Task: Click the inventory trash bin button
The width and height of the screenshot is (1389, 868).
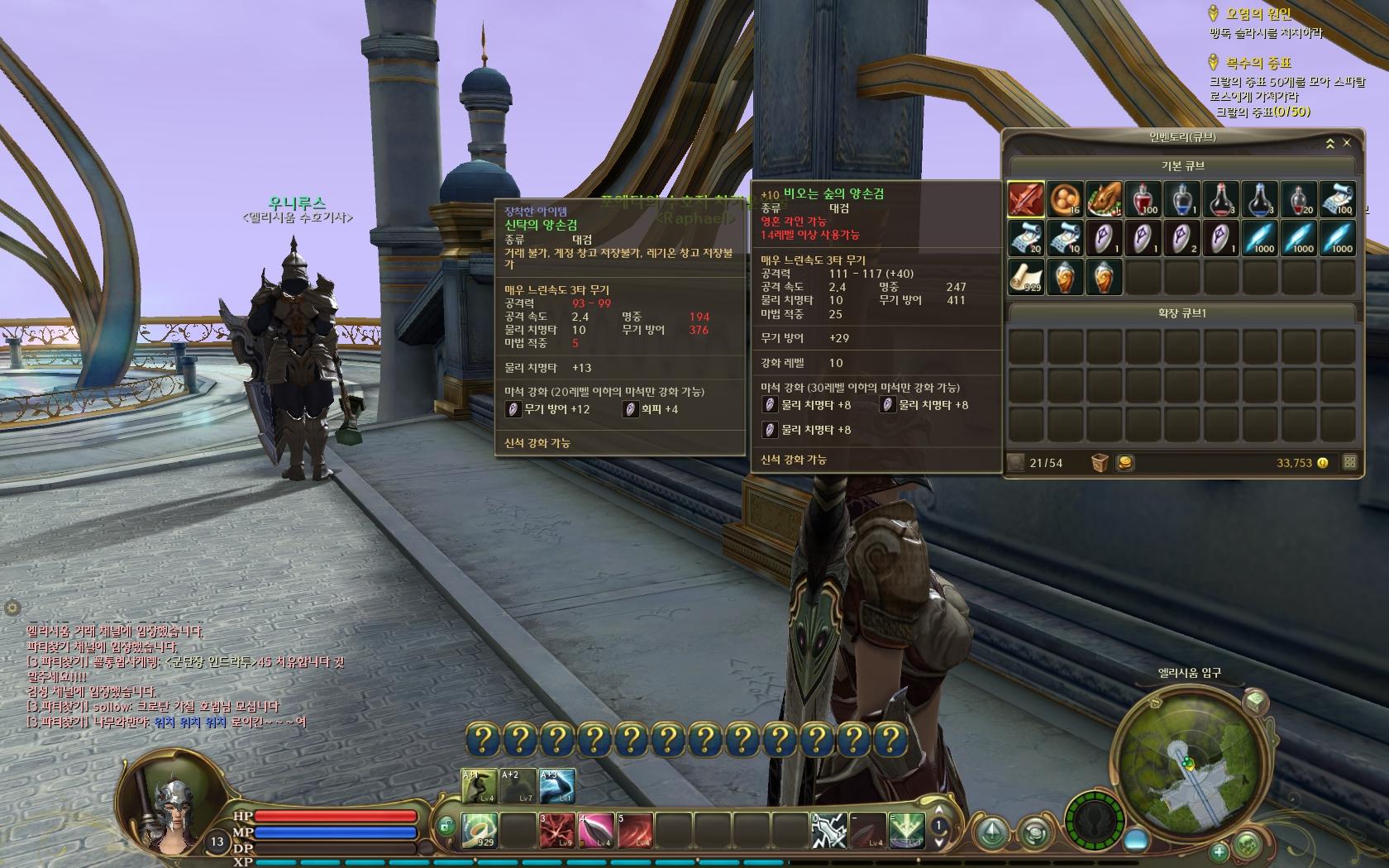Action: coord(1100,463)
